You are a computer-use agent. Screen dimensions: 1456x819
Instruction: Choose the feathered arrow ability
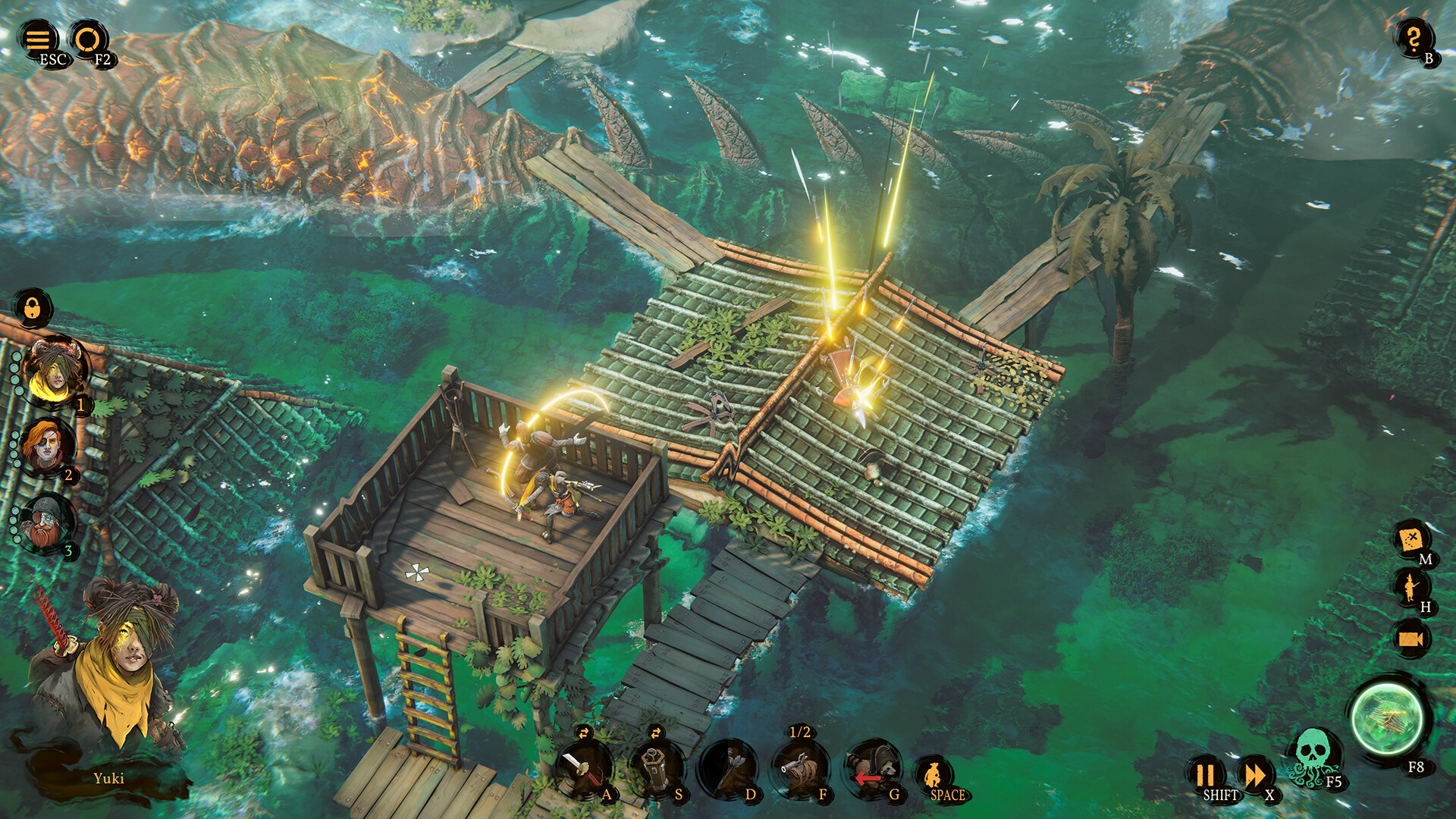coord(728,767)
